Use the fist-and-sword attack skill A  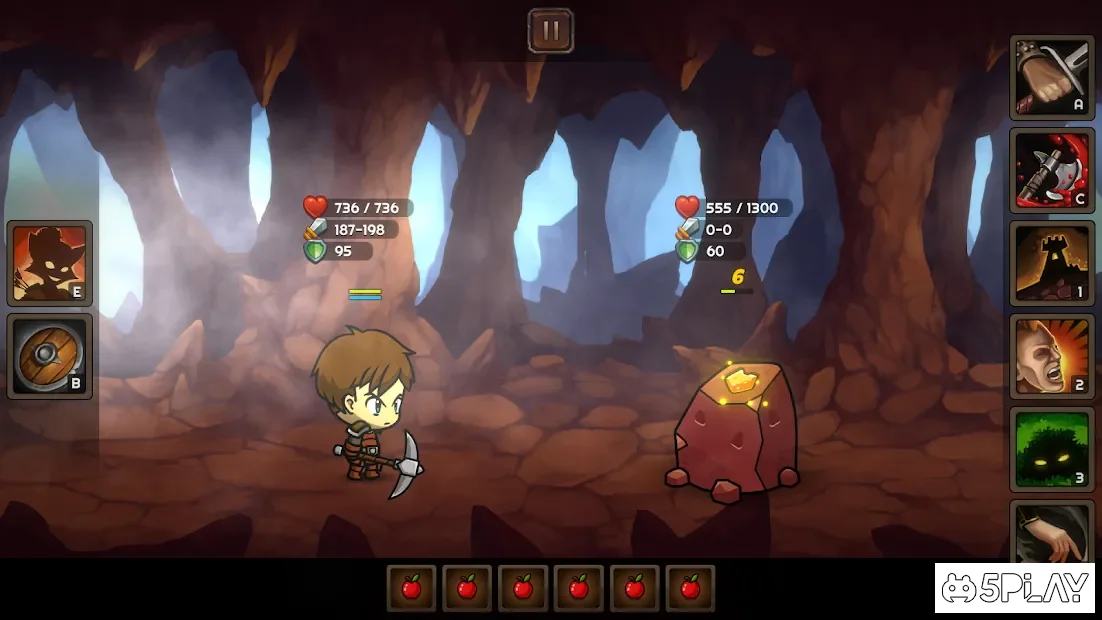coord(1052,77)
